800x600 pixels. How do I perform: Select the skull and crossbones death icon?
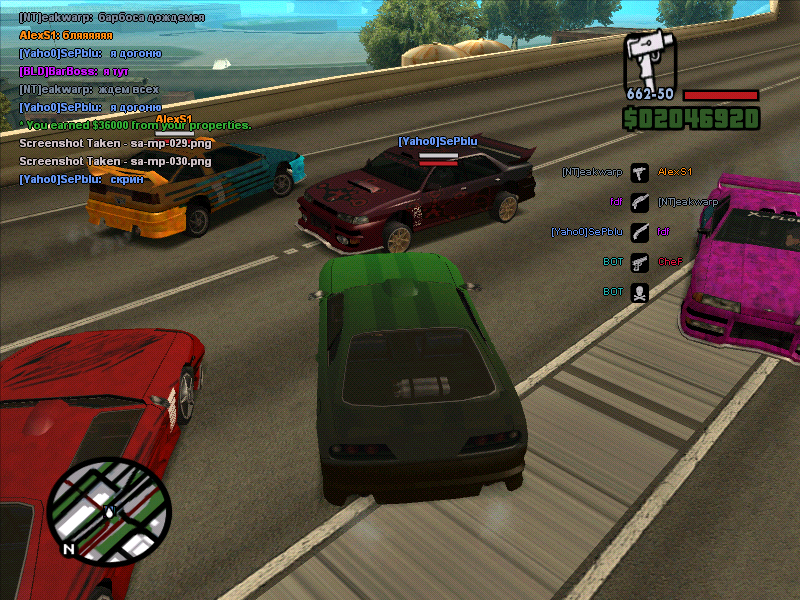640,292
